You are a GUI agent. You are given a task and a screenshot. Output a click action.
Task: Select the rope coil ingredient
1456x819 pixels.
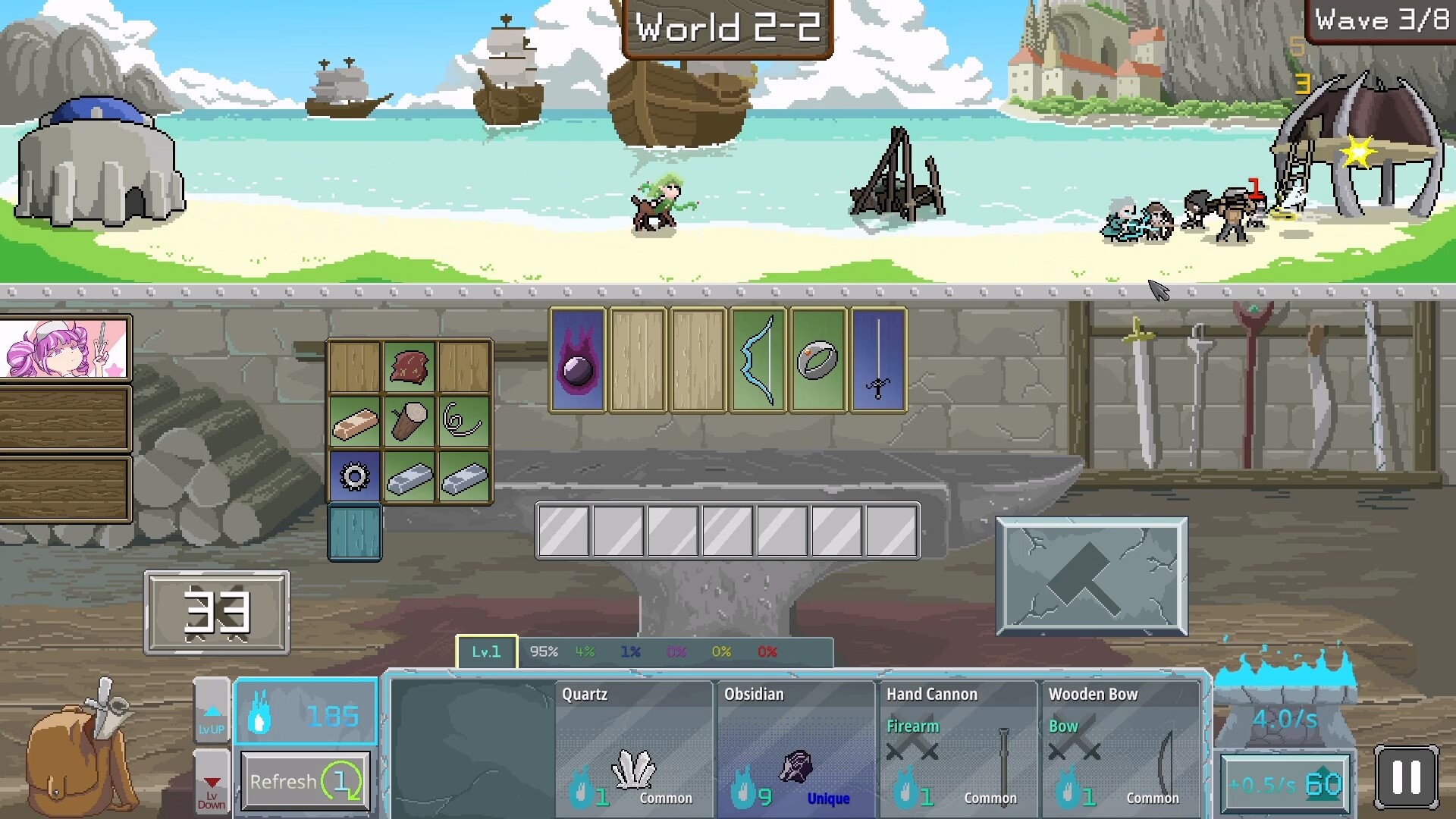(x=464, y=421)
